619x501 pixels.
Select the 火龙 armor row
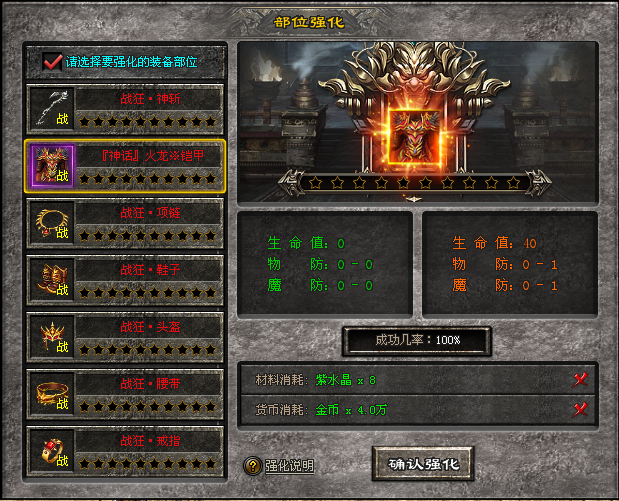(x=124, y=166)
